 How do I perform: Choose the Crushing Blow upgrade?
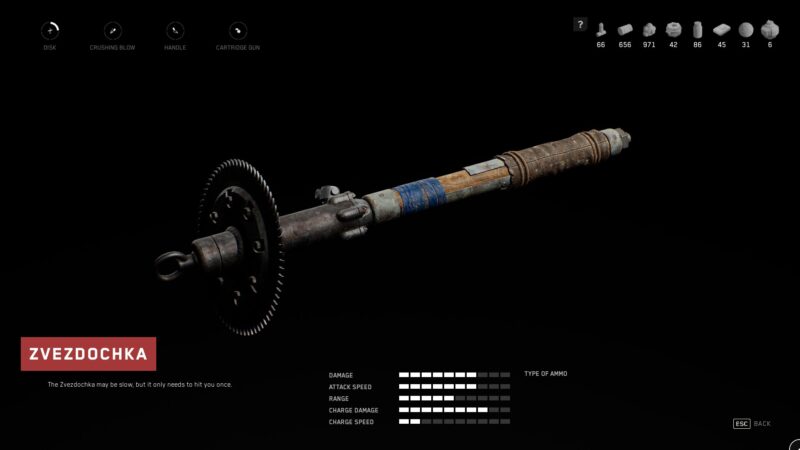(x=113, y=31)
